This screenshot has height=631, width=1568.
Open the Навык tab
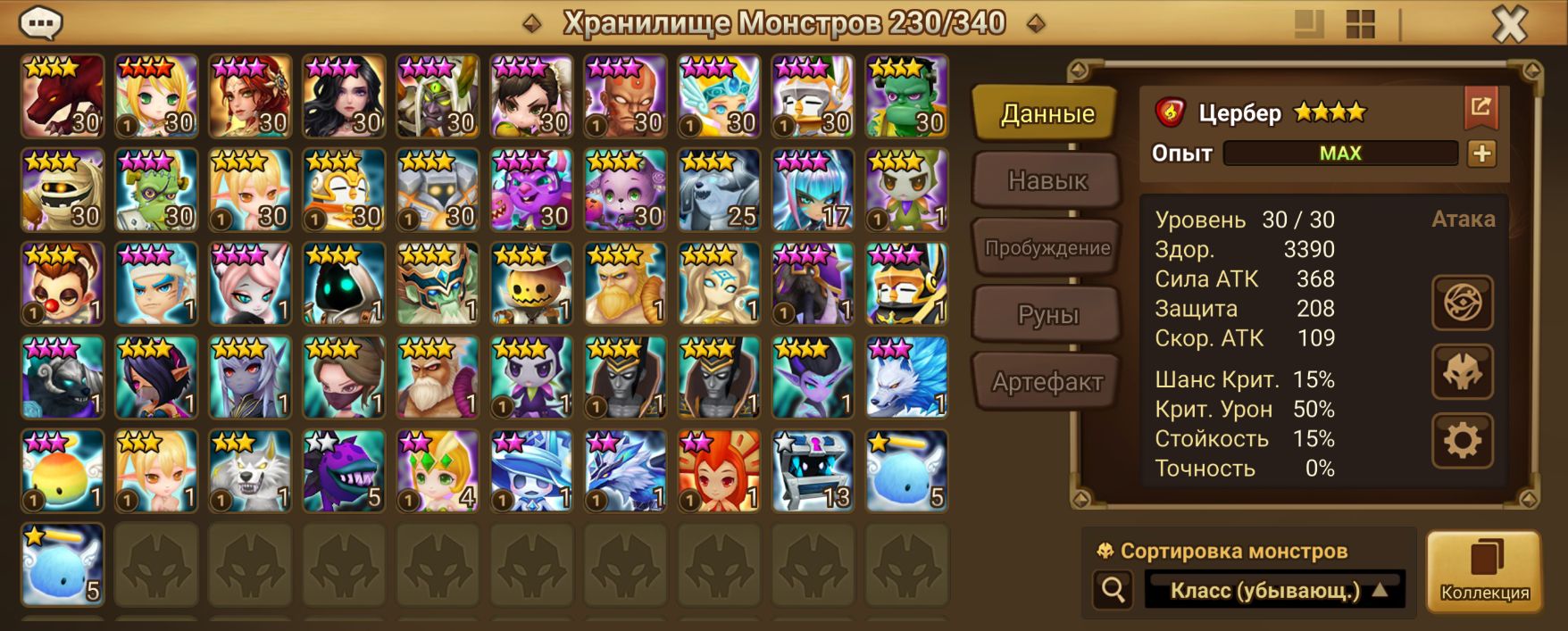coord(1047,181)
